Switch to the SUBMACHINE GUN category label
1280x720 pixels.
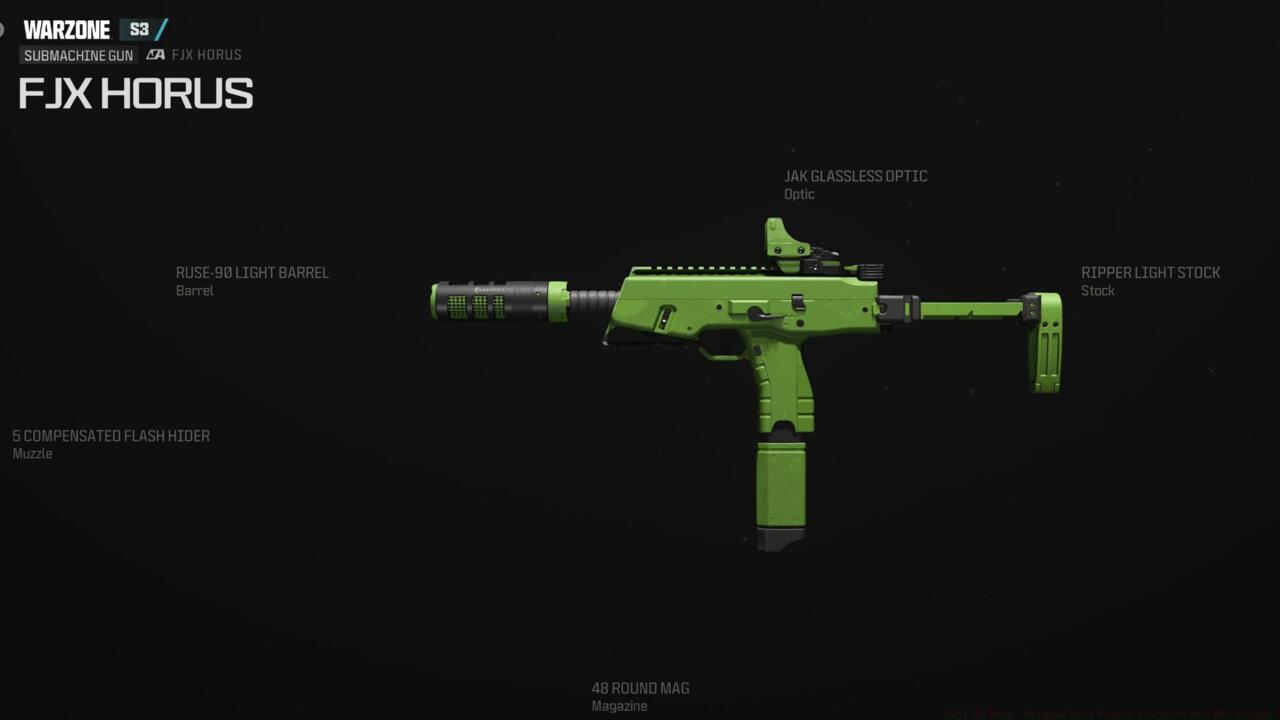(x=77, y=55)
